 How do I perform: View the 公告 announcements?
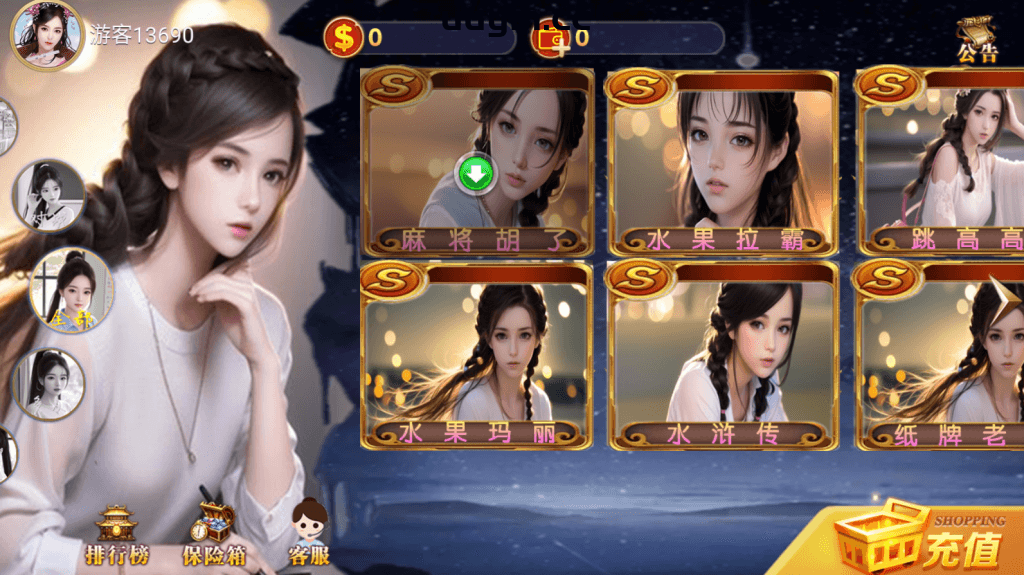click(976, 40)
